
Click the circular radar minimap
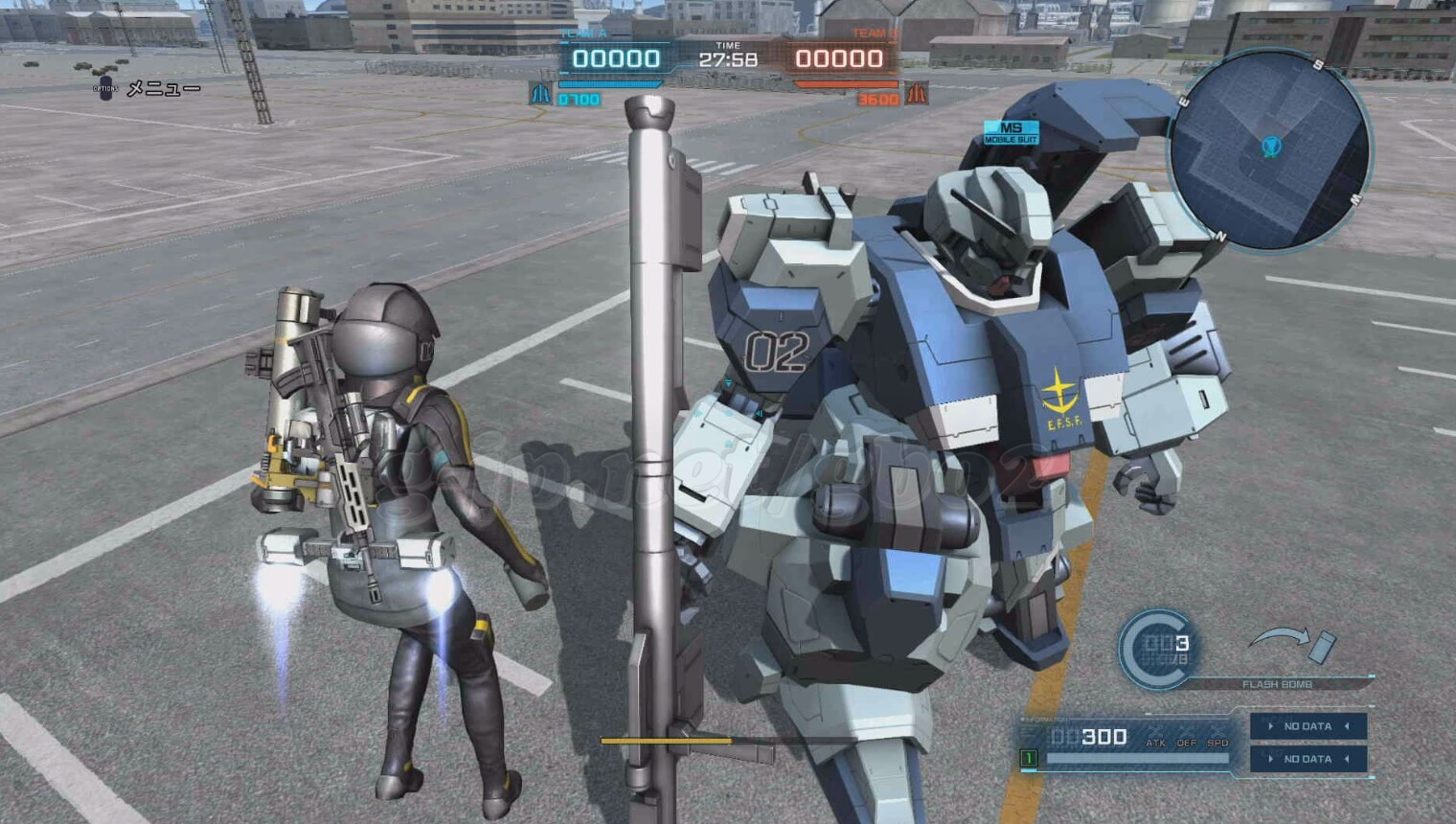point(1270,150)
